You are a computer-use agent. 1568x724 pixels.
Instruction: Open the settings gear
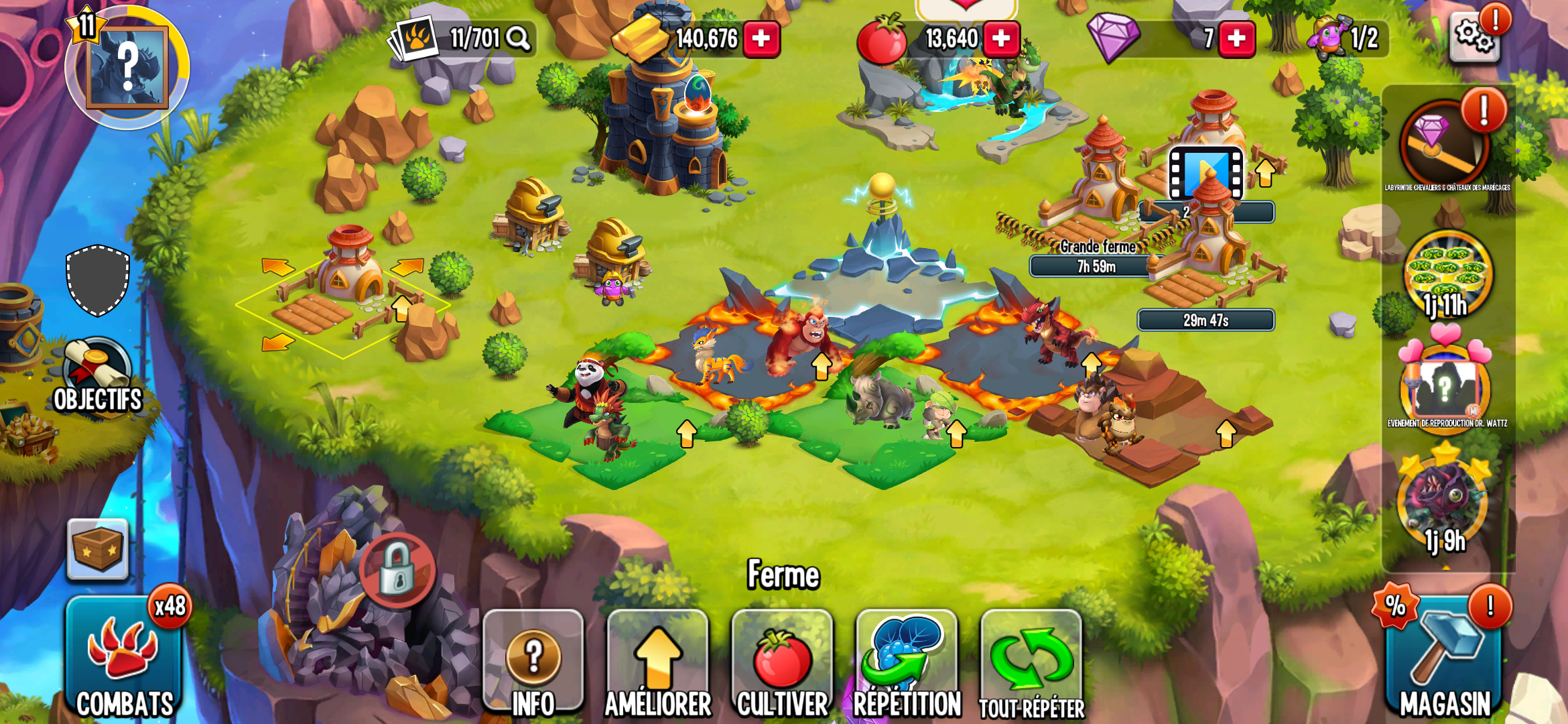1475,37
